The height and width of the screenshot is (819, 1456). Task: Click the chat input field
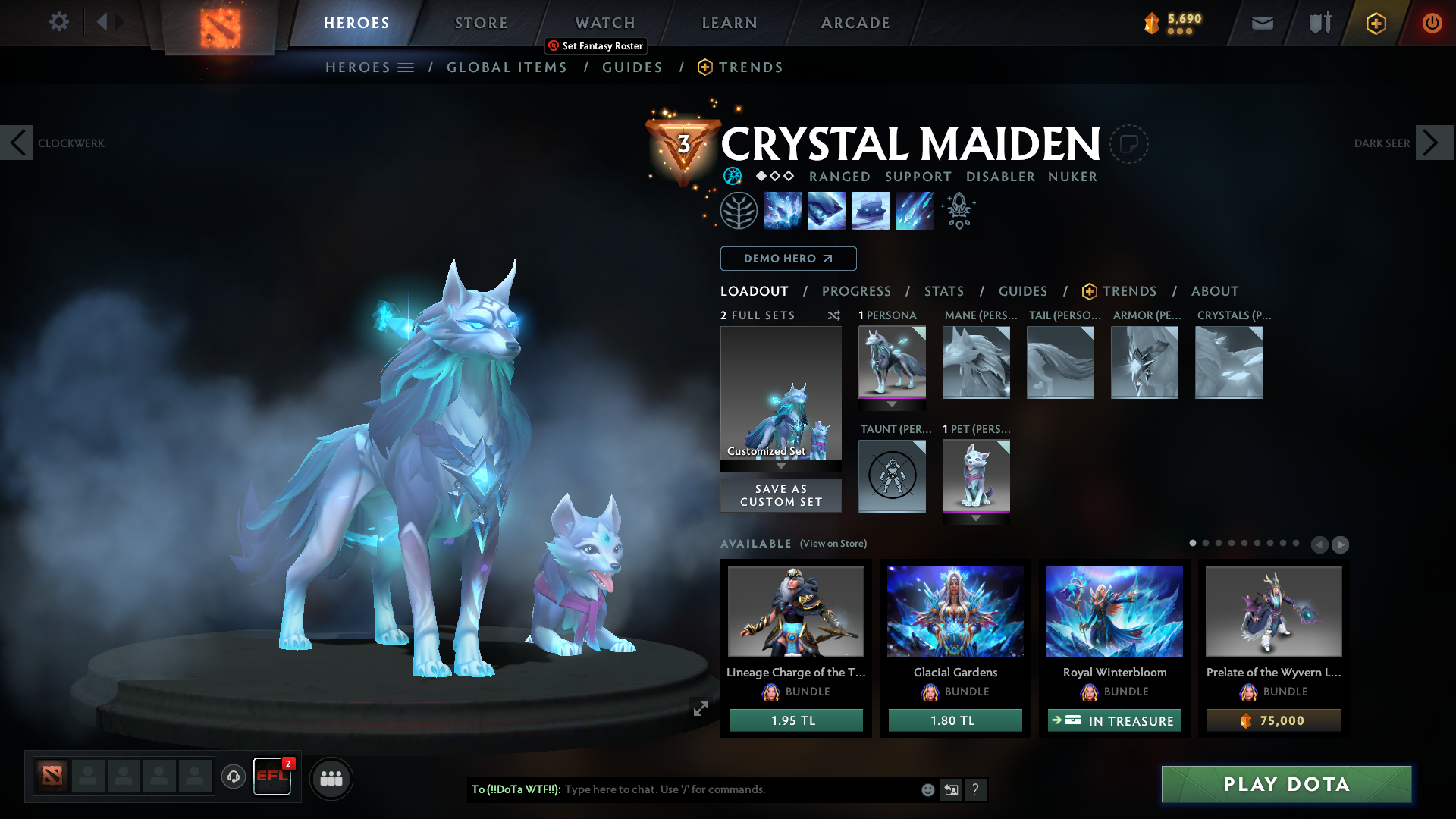(720, 789)
